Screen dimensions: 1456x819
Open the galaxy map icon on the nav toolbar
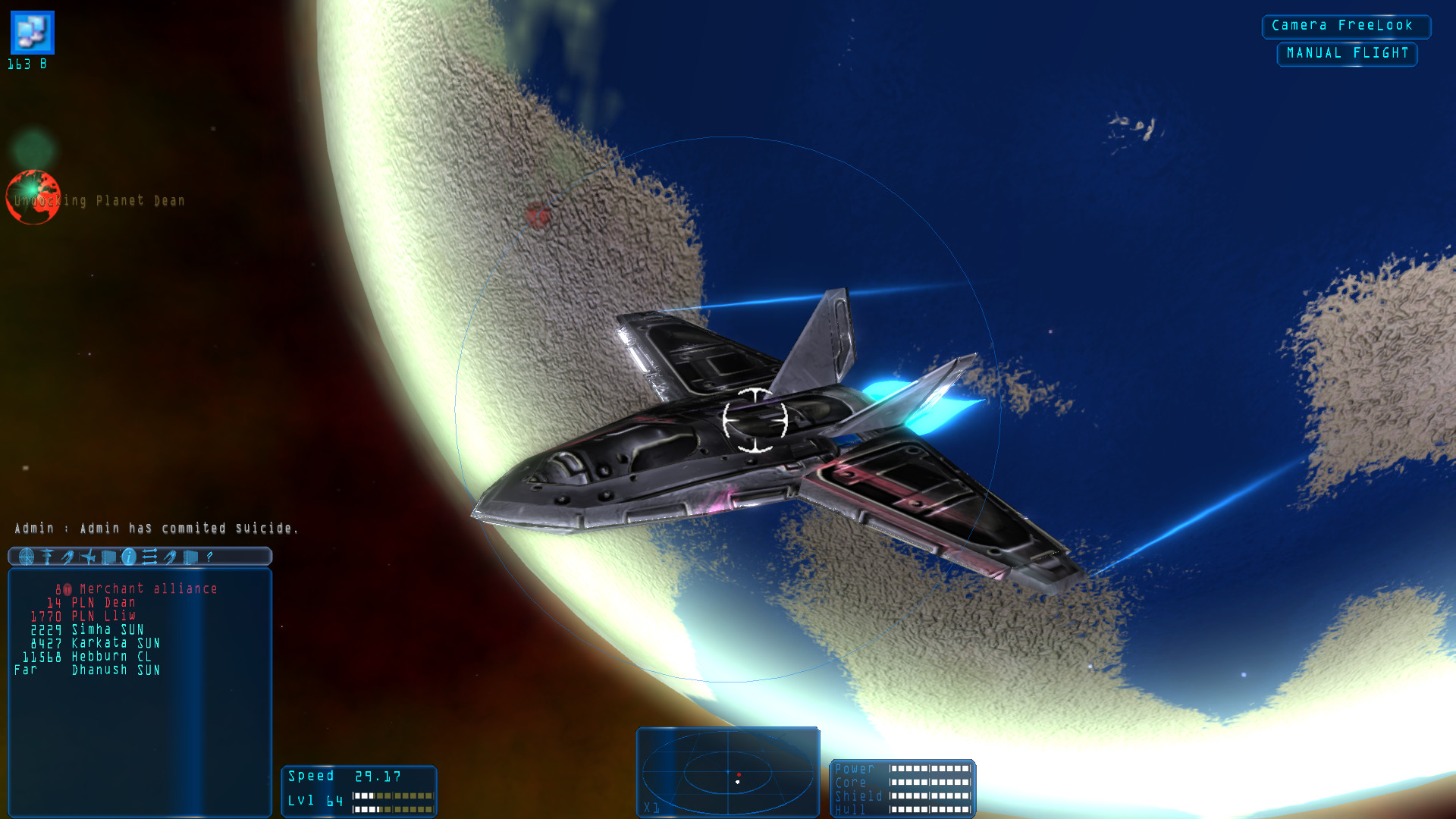coord(27,557)
